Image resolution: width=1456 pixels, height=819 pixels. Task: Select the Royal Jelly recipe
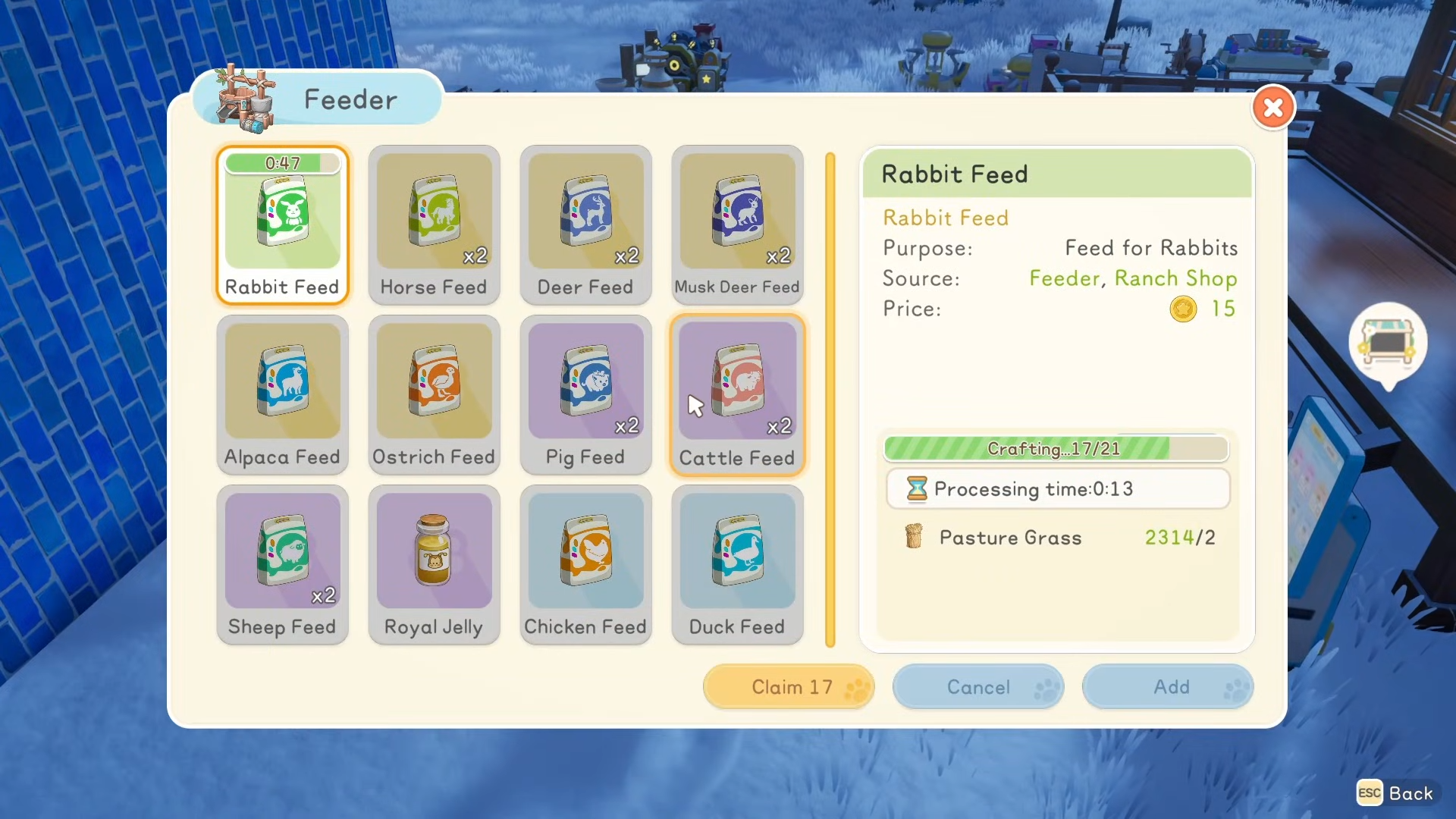coord(434,564)
